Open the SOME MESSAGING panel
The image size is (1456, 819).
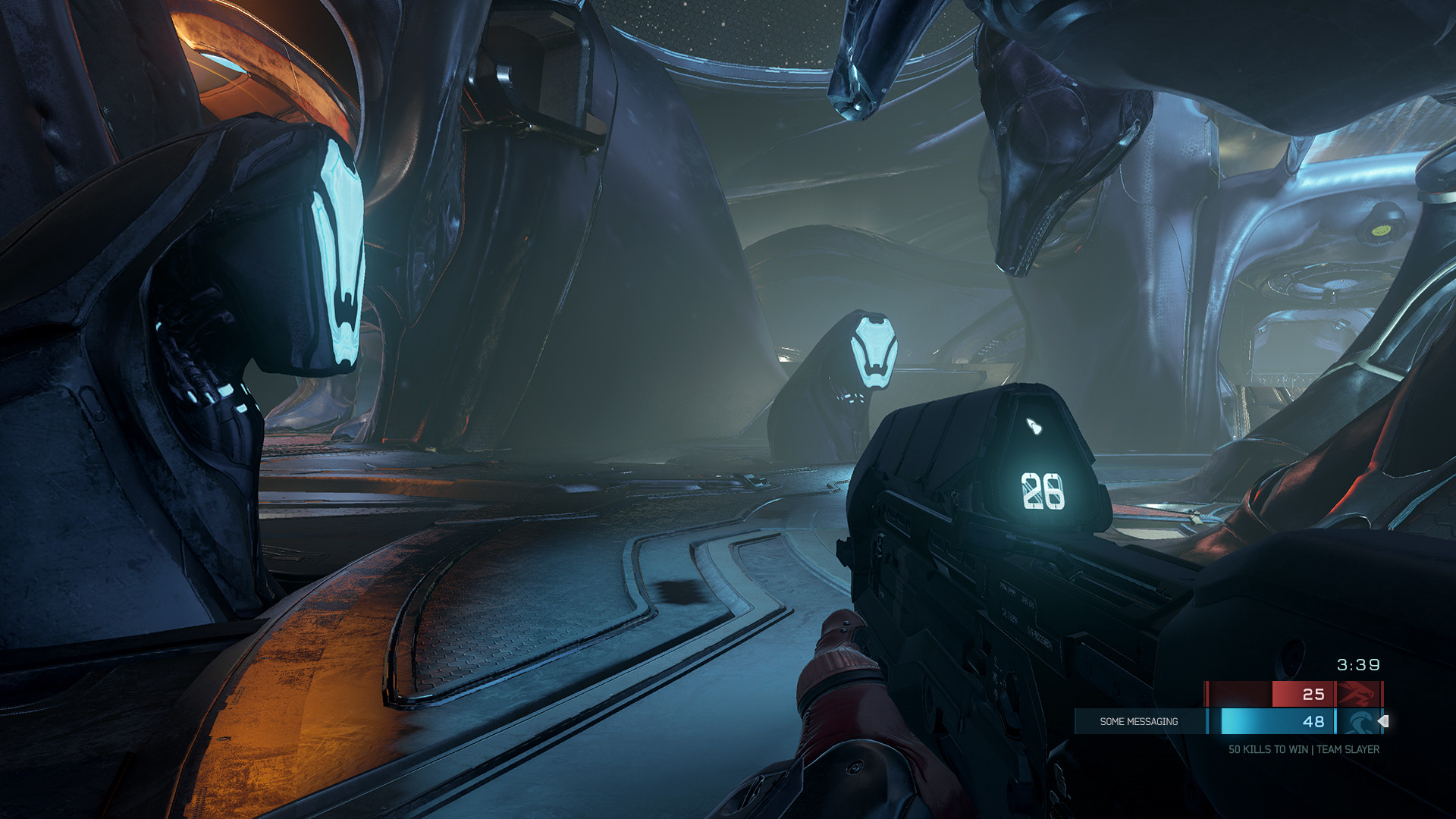(x=1139, y=721)
